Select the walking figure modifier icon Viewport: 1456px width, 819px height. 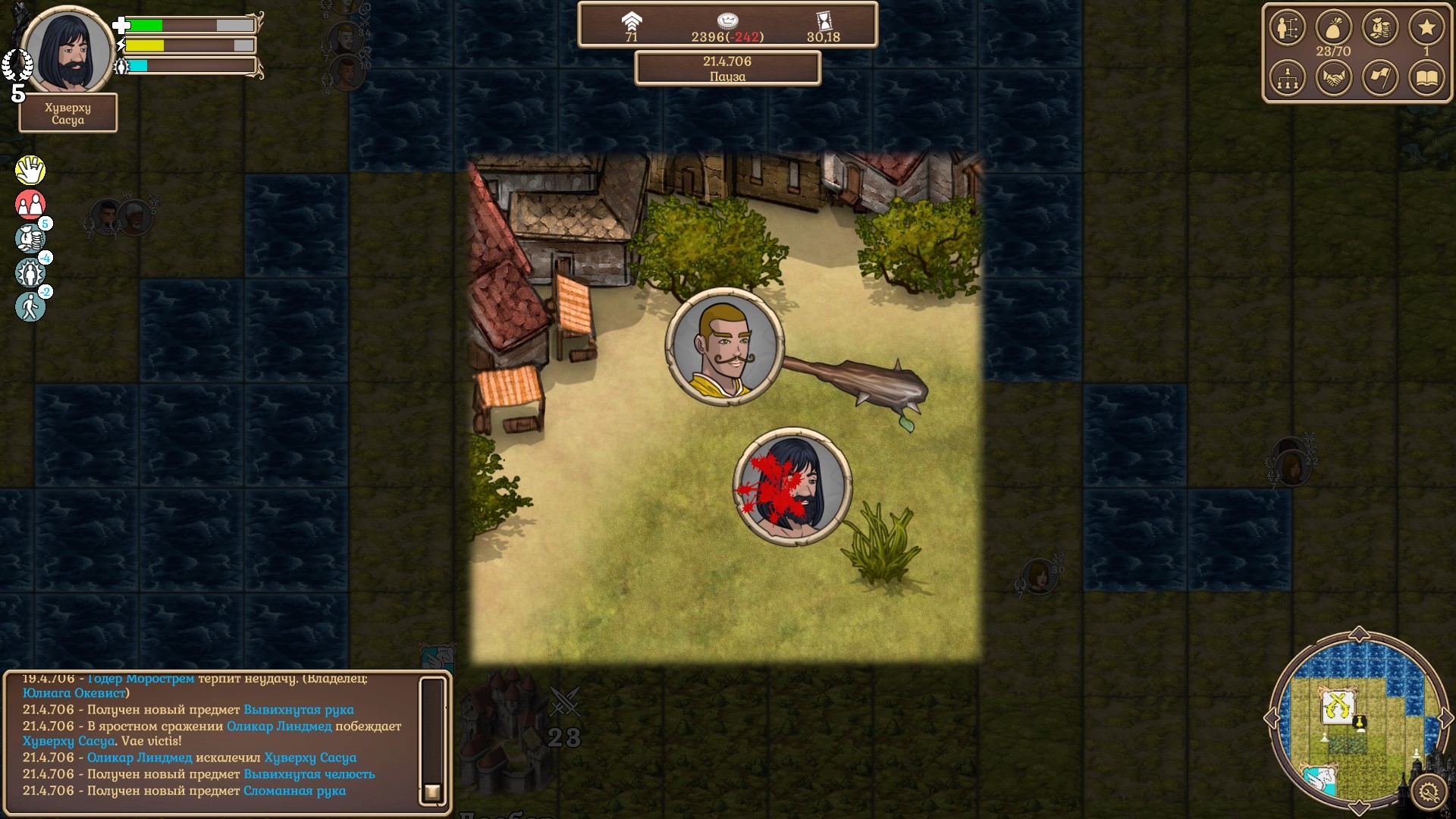coord(30,306)
